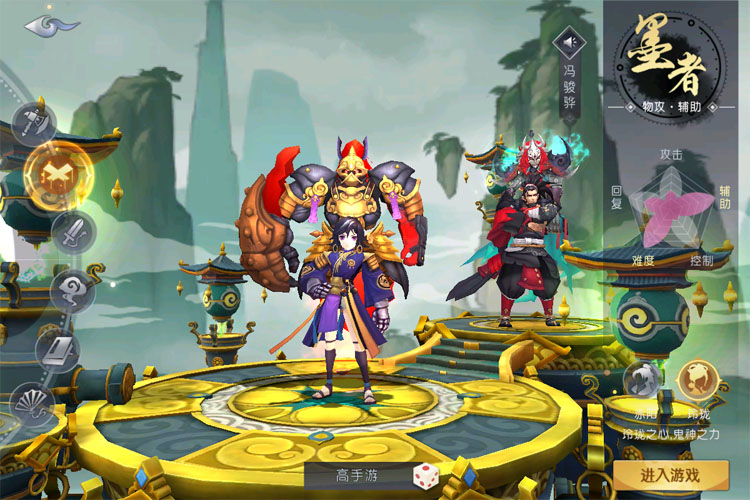Select the swirling cloud class icon
This screenshot has width=750, height=500.
point(72,292)
